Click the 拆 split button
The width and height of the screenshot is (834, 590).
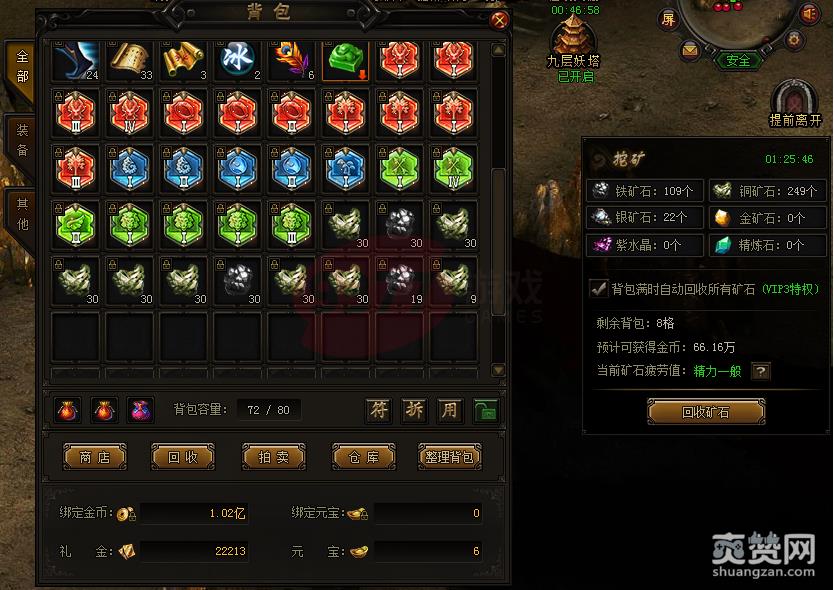click(x=414, y=409)
